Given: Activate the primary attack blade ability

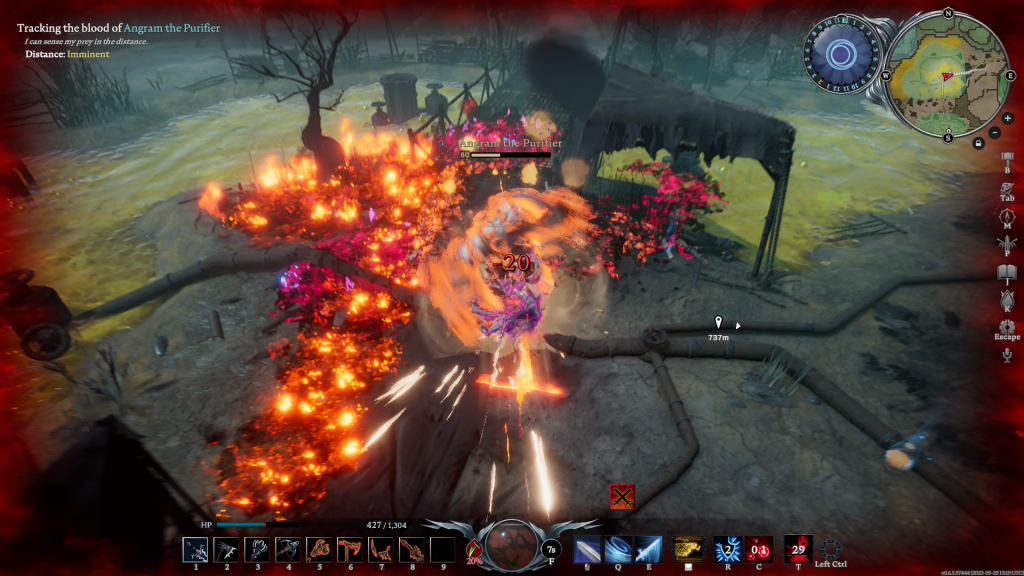Looking at the screenshot, I should coord(588,549).
